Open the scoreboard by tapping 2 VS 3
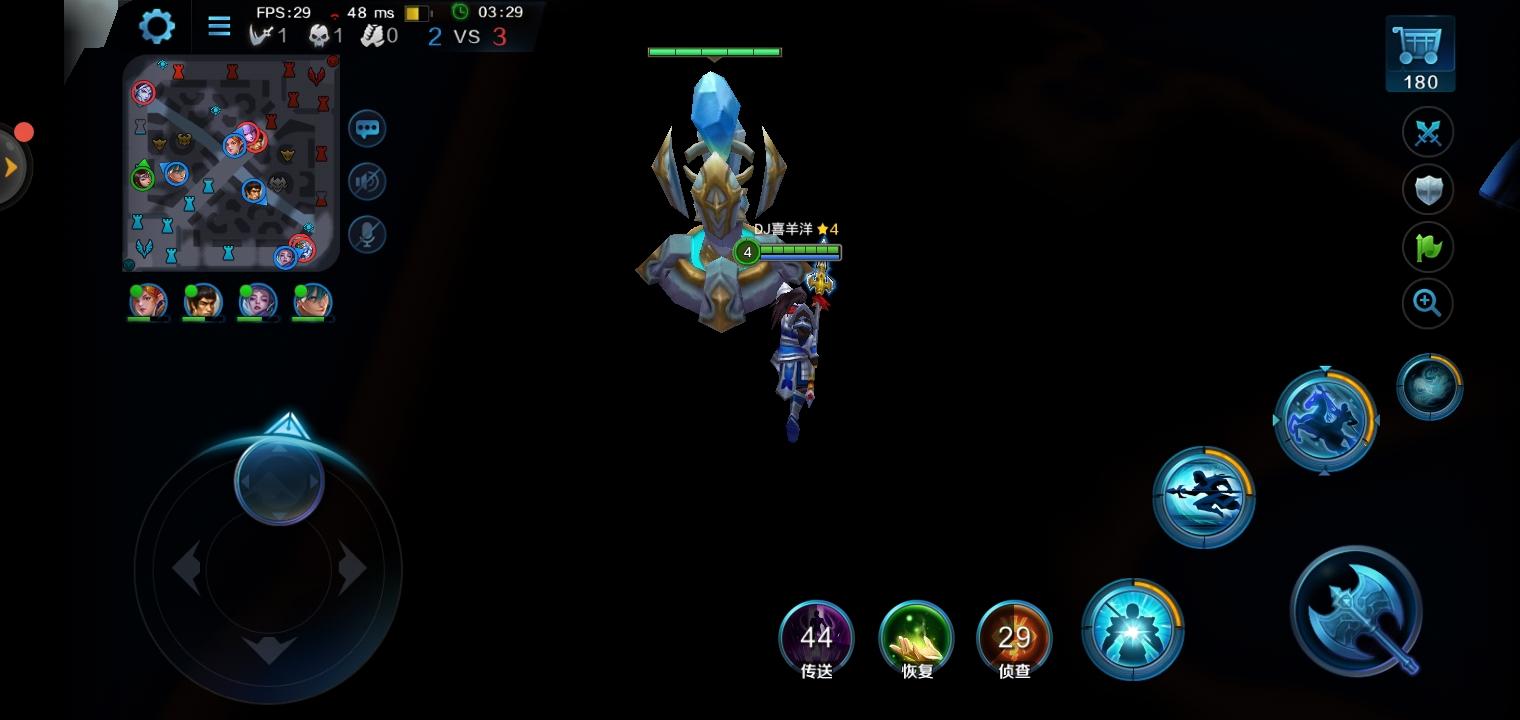Image resolution: width=1520 pixels, height=720 pixels. tap(466, 34)
